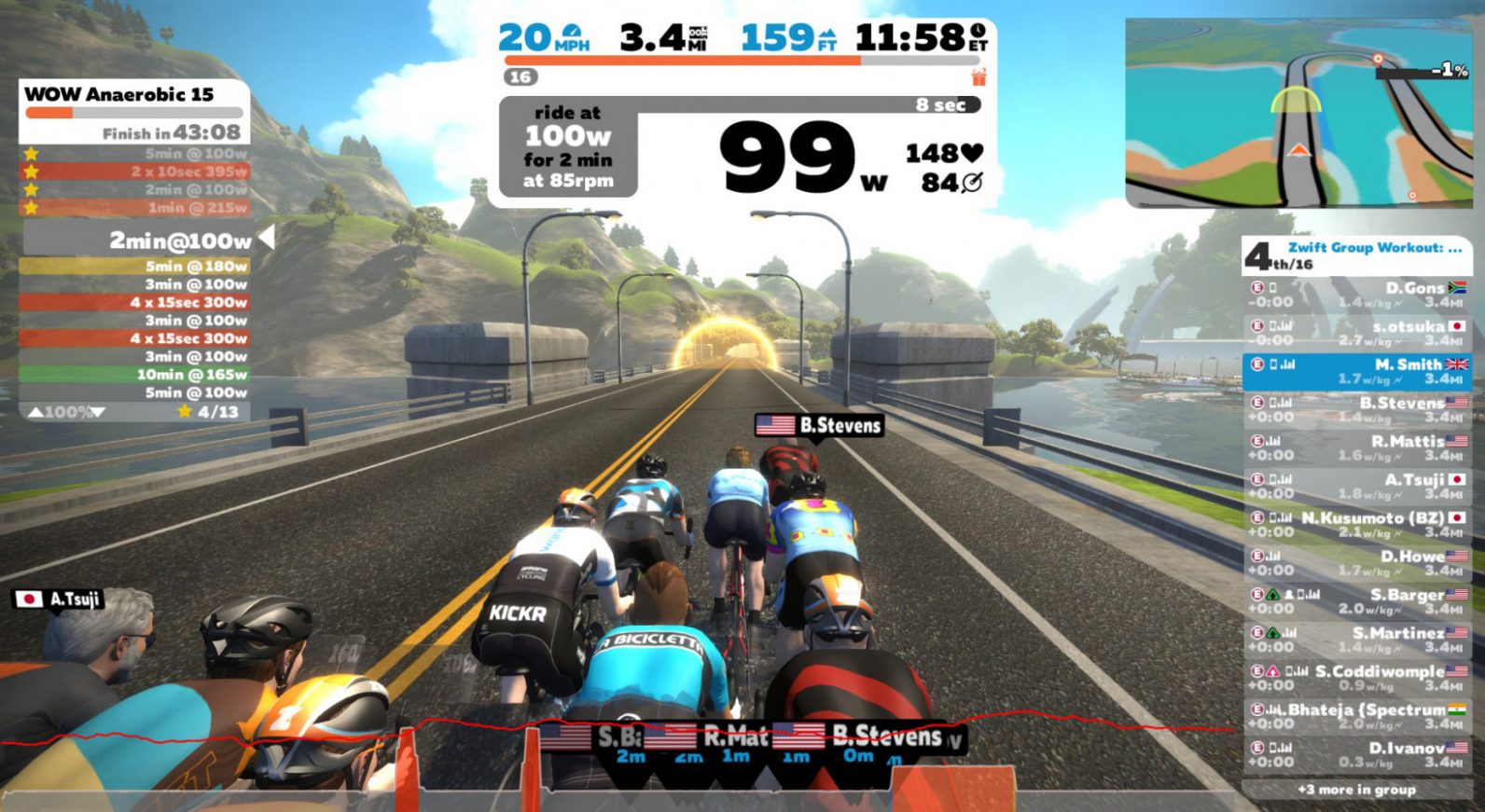The image size is (1485, 812).
Task: Click the B.Stevens rider nameplate
Action: click(x=819, y=426)
